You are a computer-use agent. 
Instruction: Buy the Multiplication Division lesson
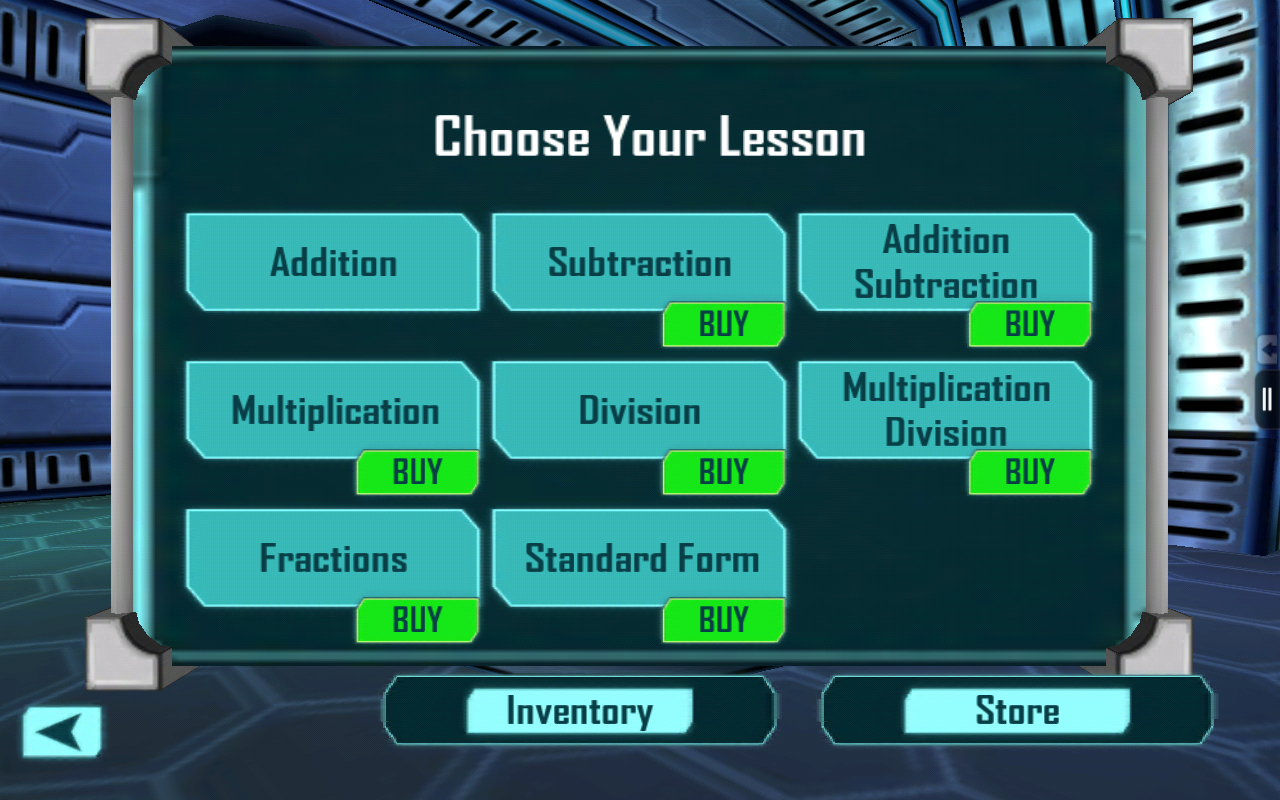(x=1029, y=472)
